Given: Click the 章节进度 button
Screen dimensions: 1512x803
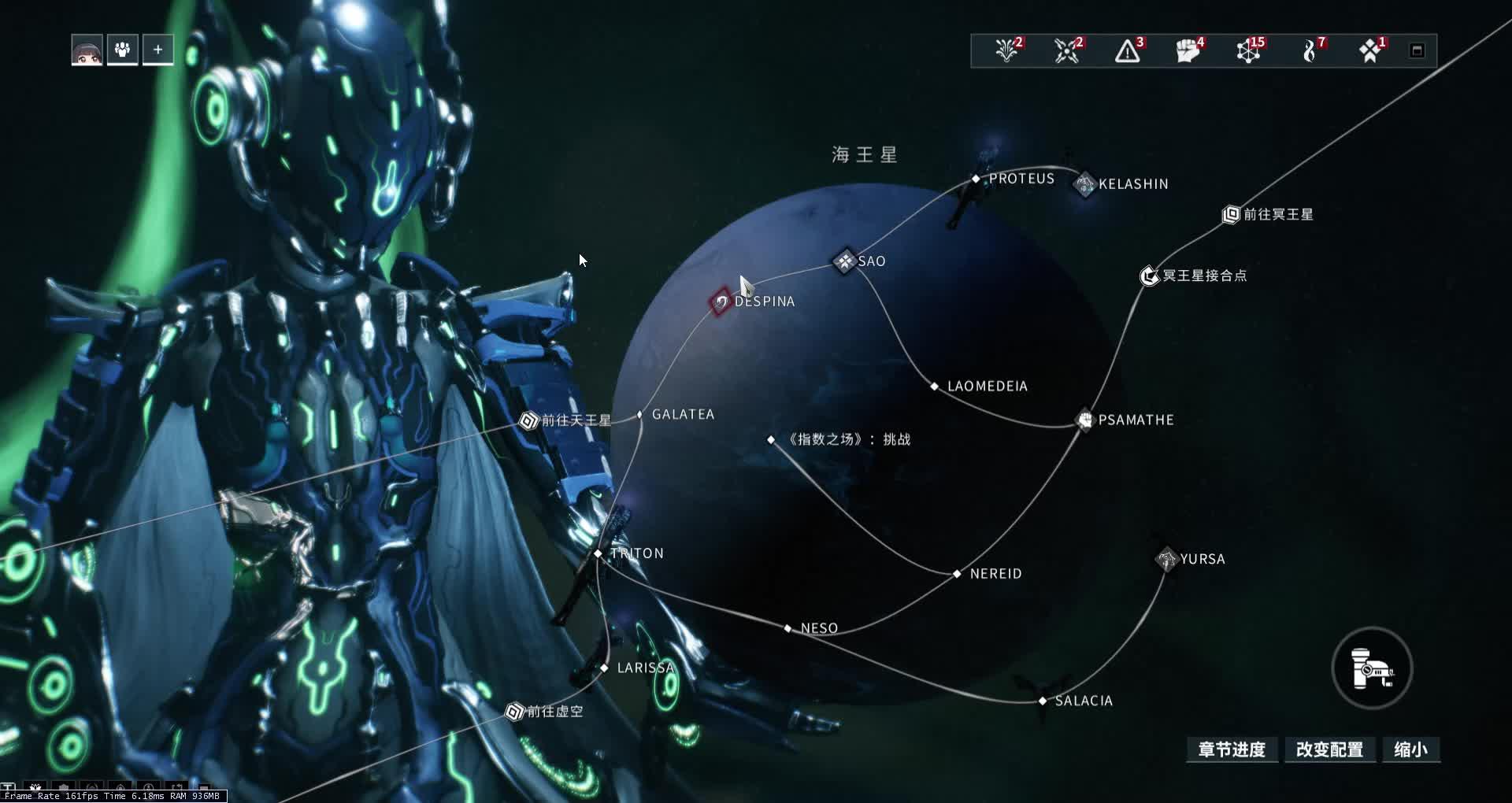Looking at the screenshot, I should tap(1232, 750).
